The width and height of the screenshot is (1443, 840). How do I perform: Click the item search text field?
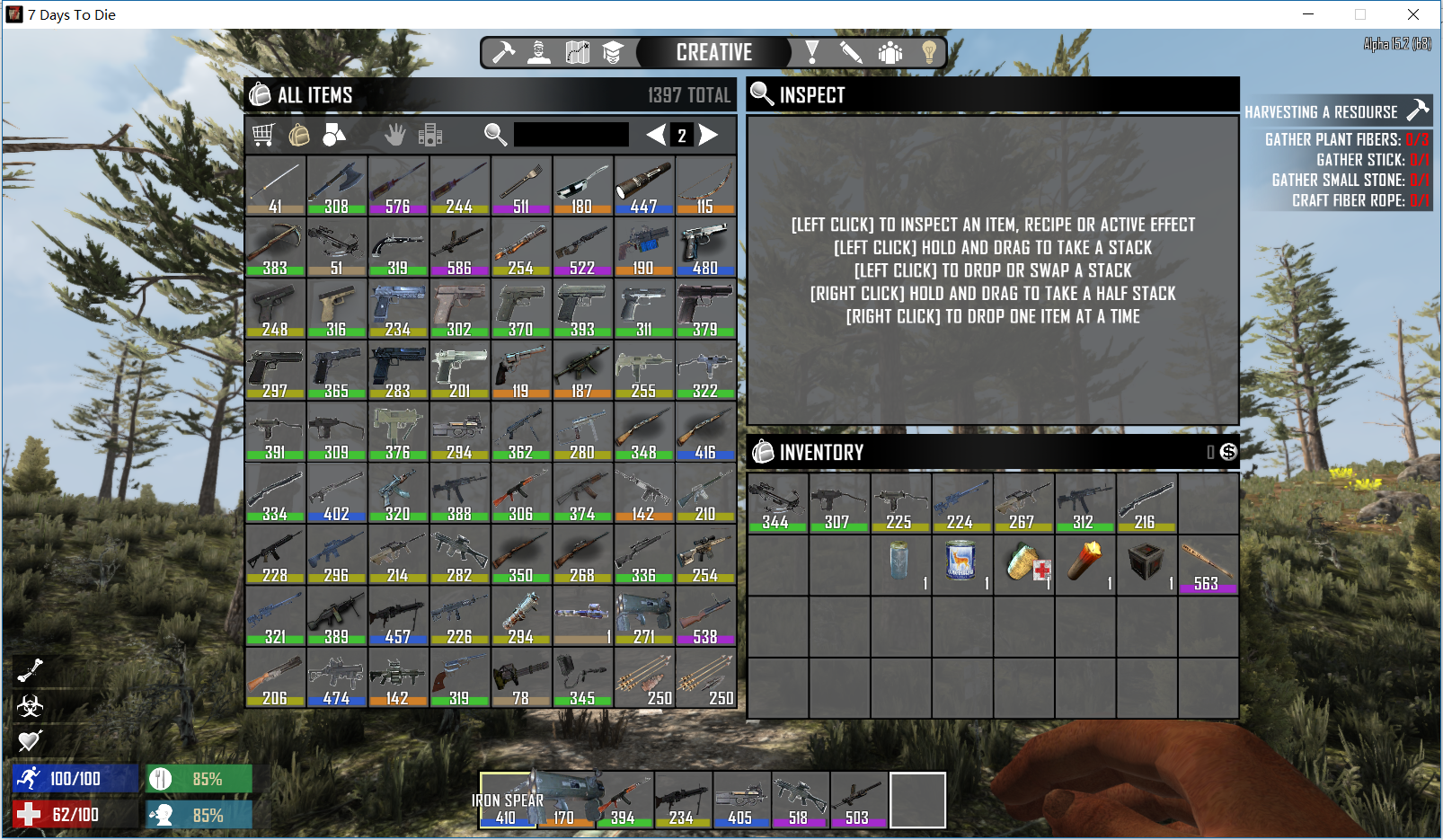pos(571,135)
